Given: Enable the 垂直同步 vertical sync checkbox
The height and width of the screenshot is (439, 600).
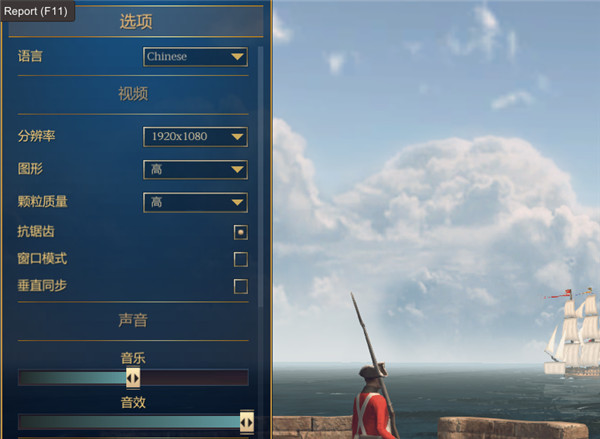Looking at the screenshot, I should pos(240,287).
